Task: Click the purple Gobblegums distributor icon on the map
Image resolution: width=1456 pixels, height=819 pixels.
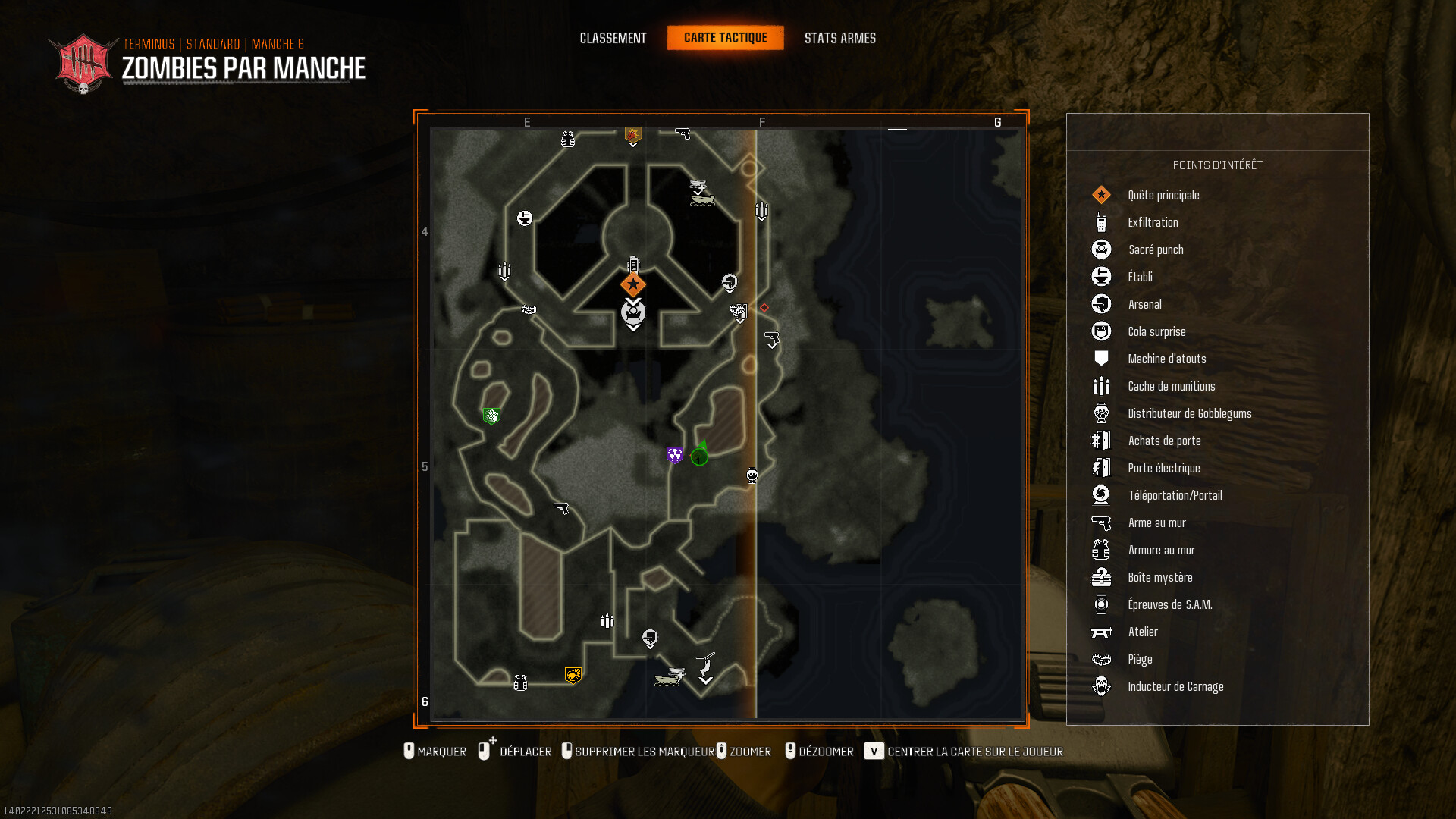Action: [673, 453]
